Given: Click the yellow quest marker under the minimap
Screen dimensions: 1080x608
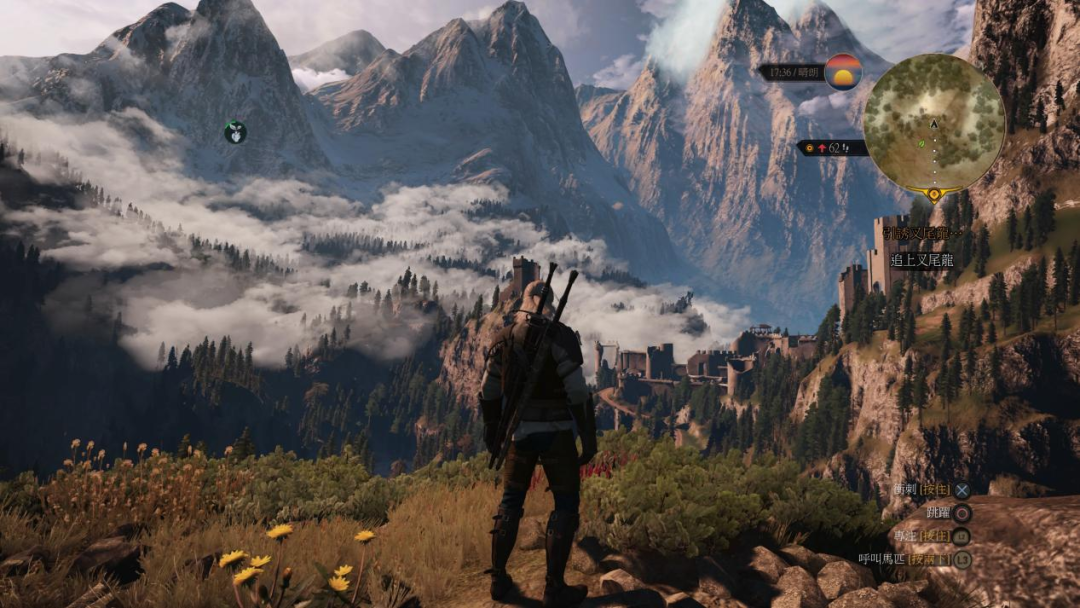Looking at the screenshot, I should click(934, 193).
